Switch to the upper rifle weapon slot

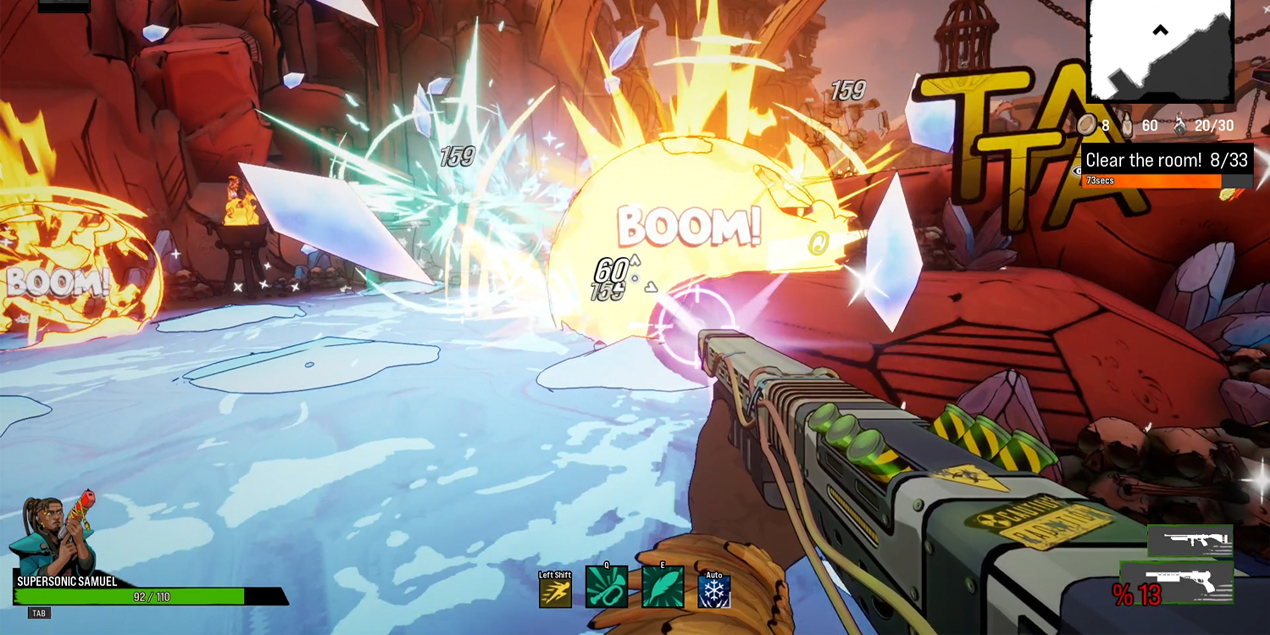pyautogui.click(x=1189, y=541)
